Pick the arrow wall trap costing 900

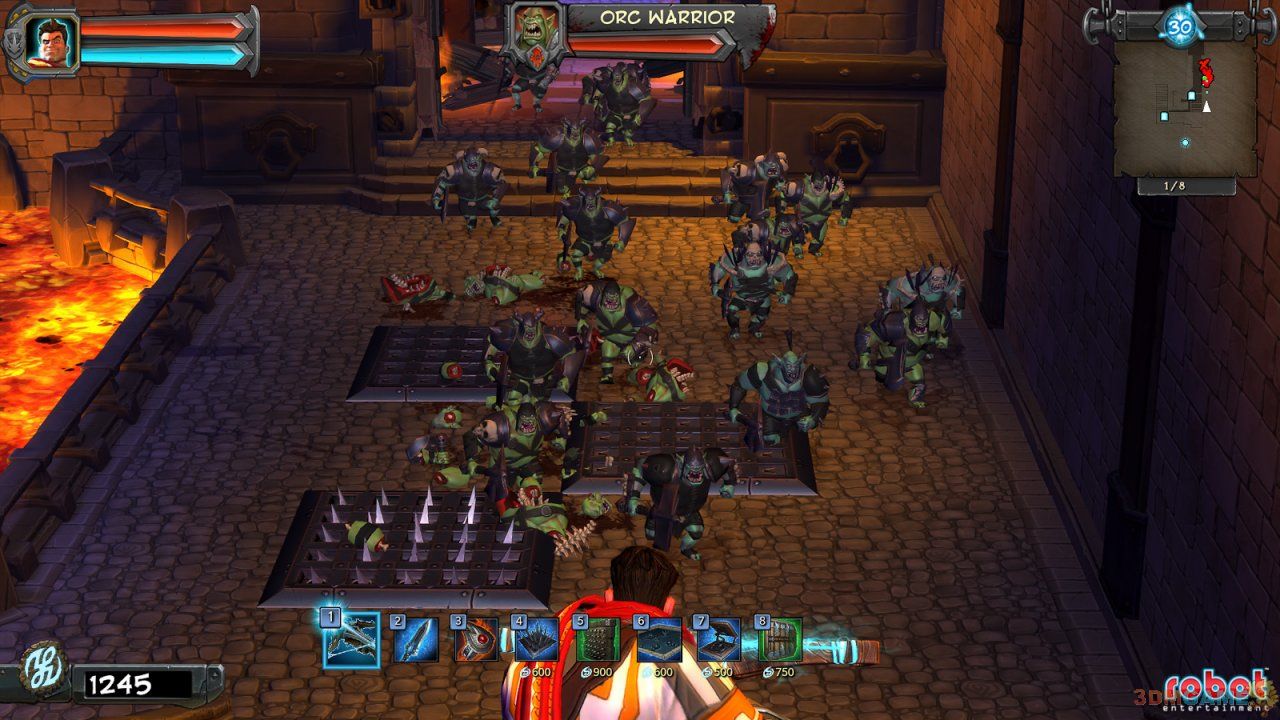(598, 641)
